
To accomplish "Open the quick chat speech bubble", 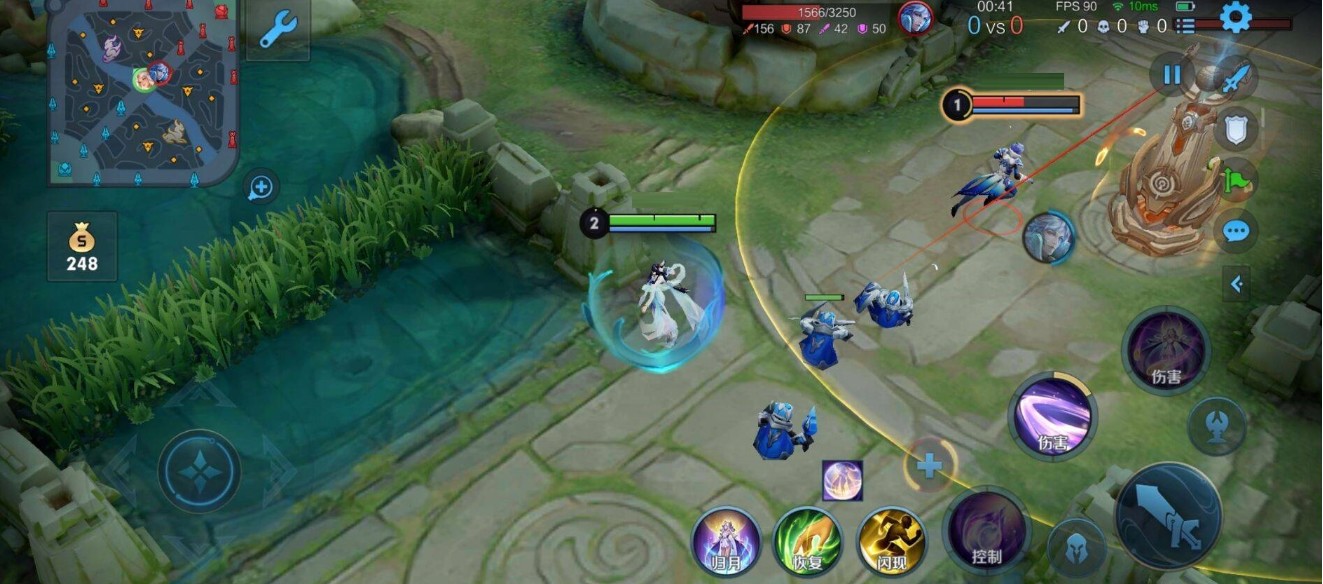I will (1236, 232).
